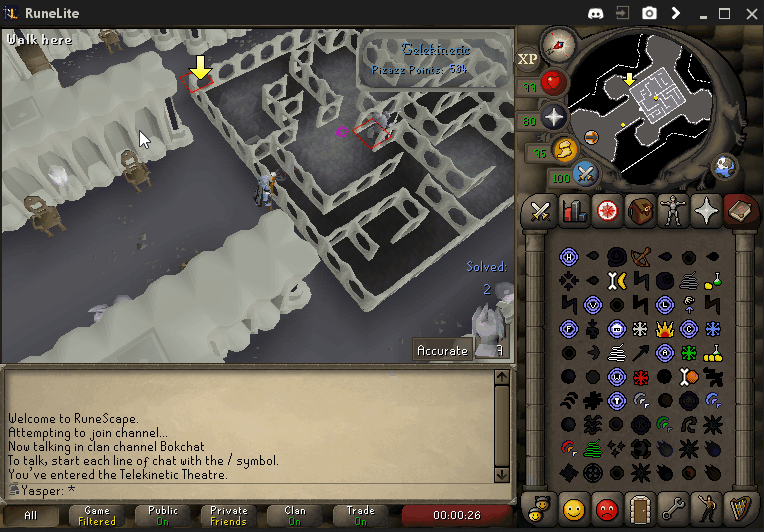The width and height of the screenshot is (764, 532).
Task: Open the Quest List tab
Action: click(607, 211)
